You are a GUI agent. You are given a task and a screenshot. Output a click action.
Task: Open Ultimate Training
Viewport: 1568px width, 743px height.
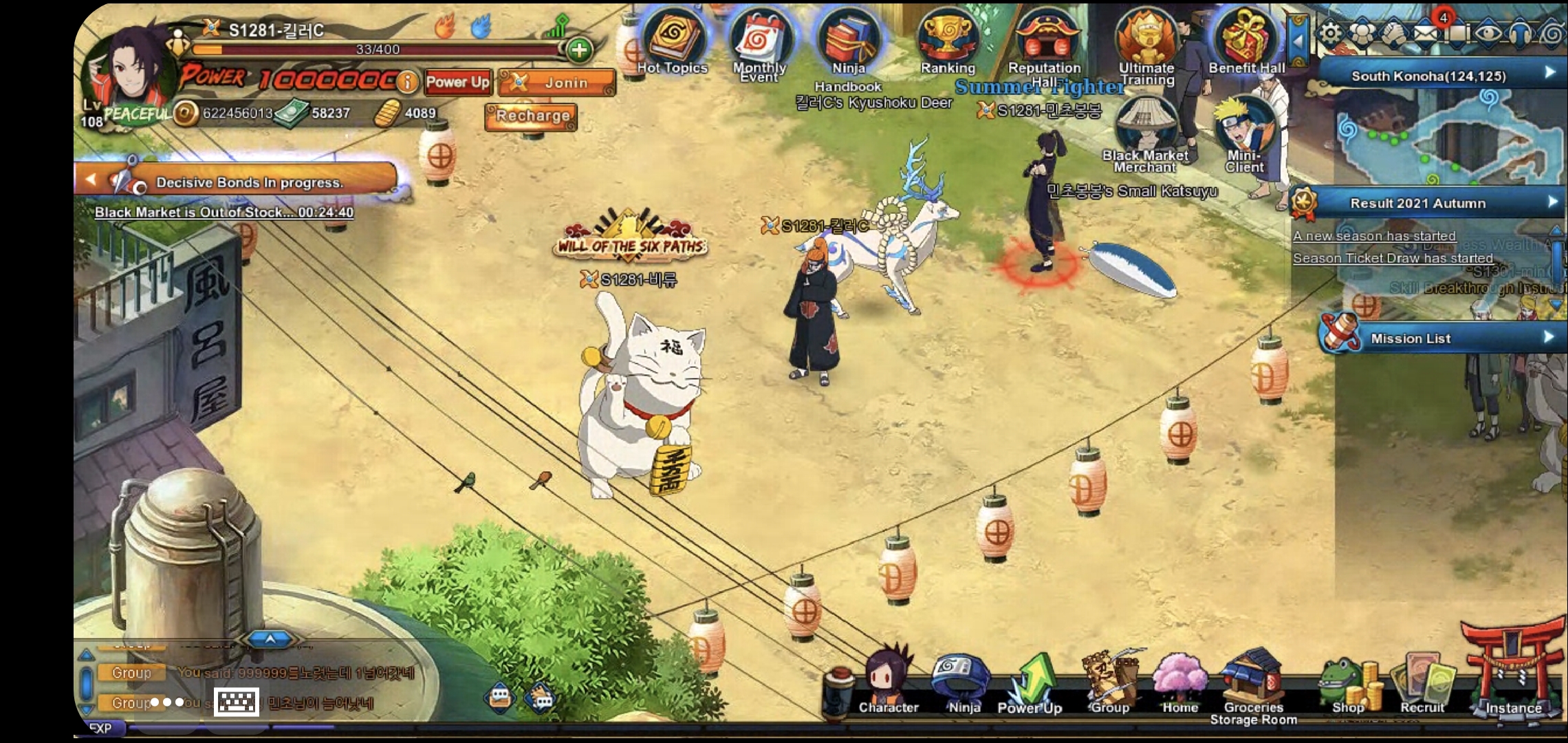coord(1146,40)
